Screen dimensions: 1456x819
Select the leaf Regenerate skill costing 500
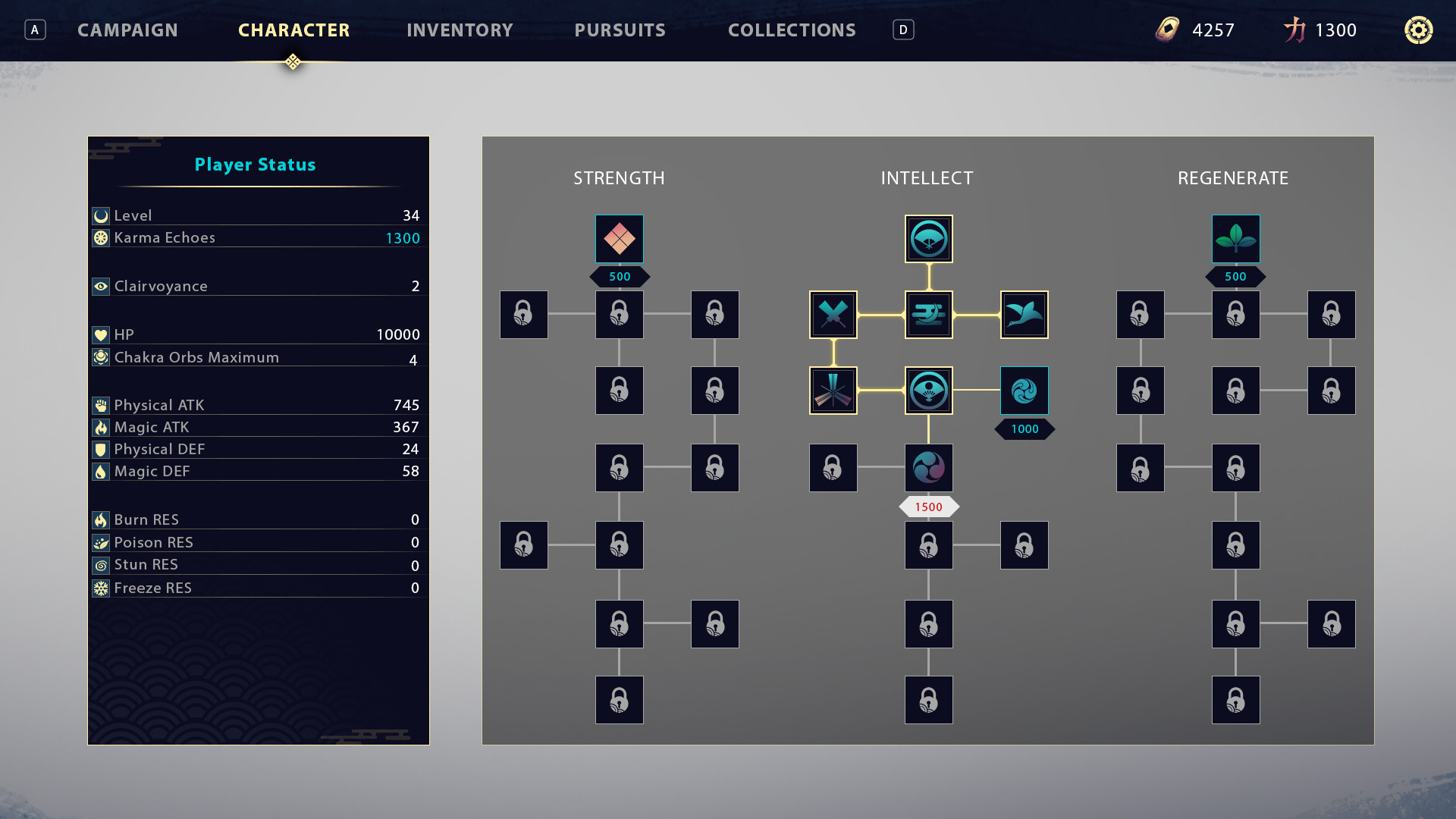[x=1236, y=238]
